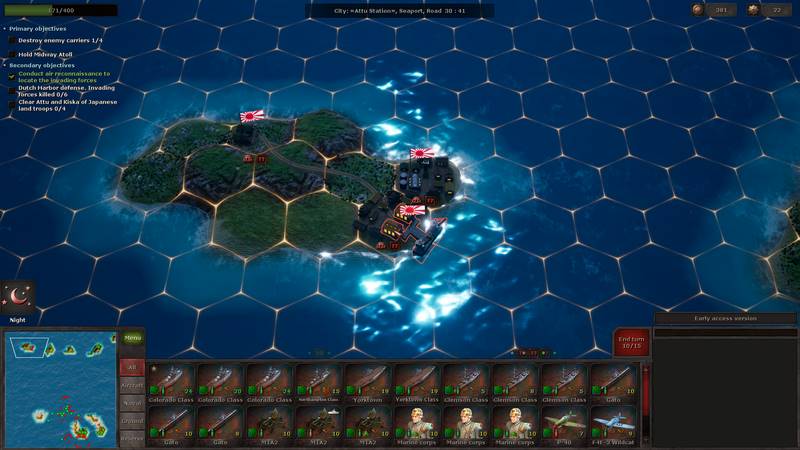Screen dimensions: 800x450
Task: Click the minimap in the corner
Action: point(59,391)
